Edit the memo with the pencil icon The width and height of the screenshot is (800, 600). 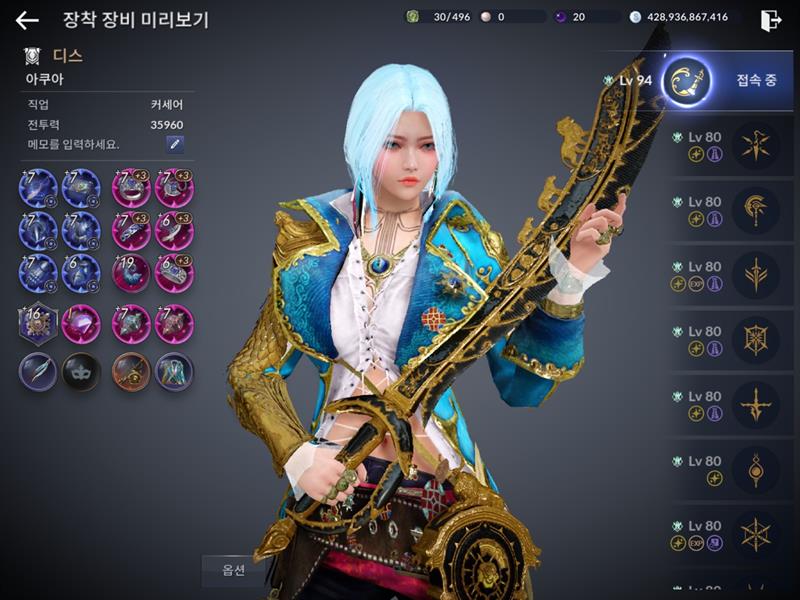coord(175,144)
